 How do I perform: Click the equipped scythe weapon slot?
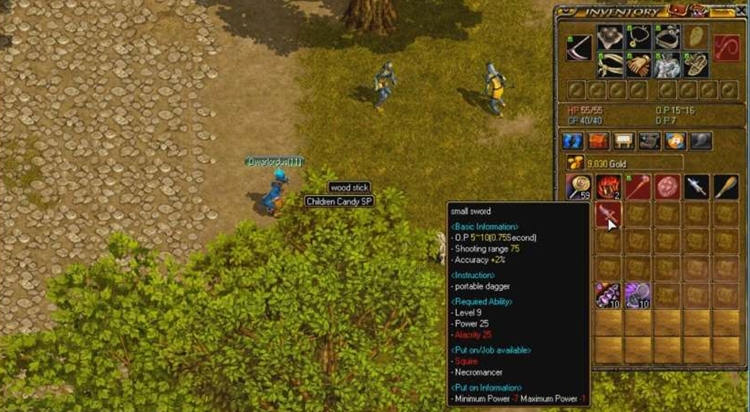click(x=579, y=45)
